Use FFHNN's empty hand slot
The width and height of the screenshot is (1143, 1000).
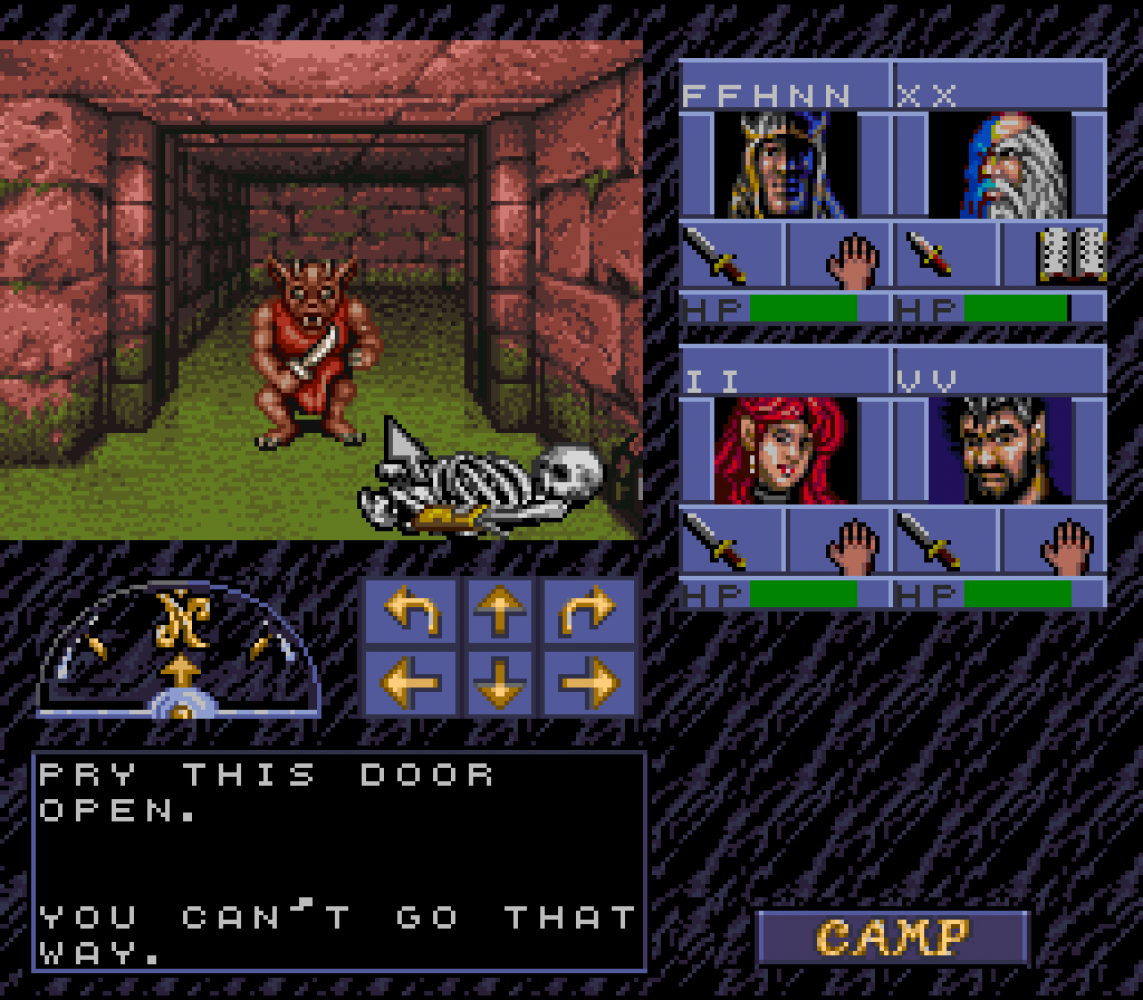coord(838,256)
